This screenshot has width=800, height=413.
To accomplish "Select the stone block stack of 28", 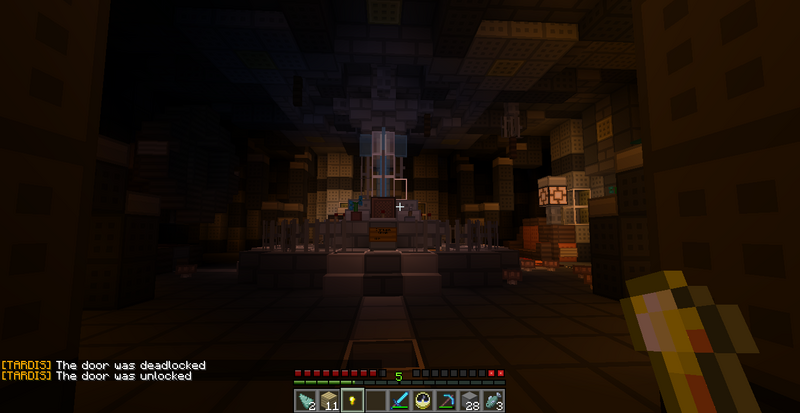I will tap(470, 400).
